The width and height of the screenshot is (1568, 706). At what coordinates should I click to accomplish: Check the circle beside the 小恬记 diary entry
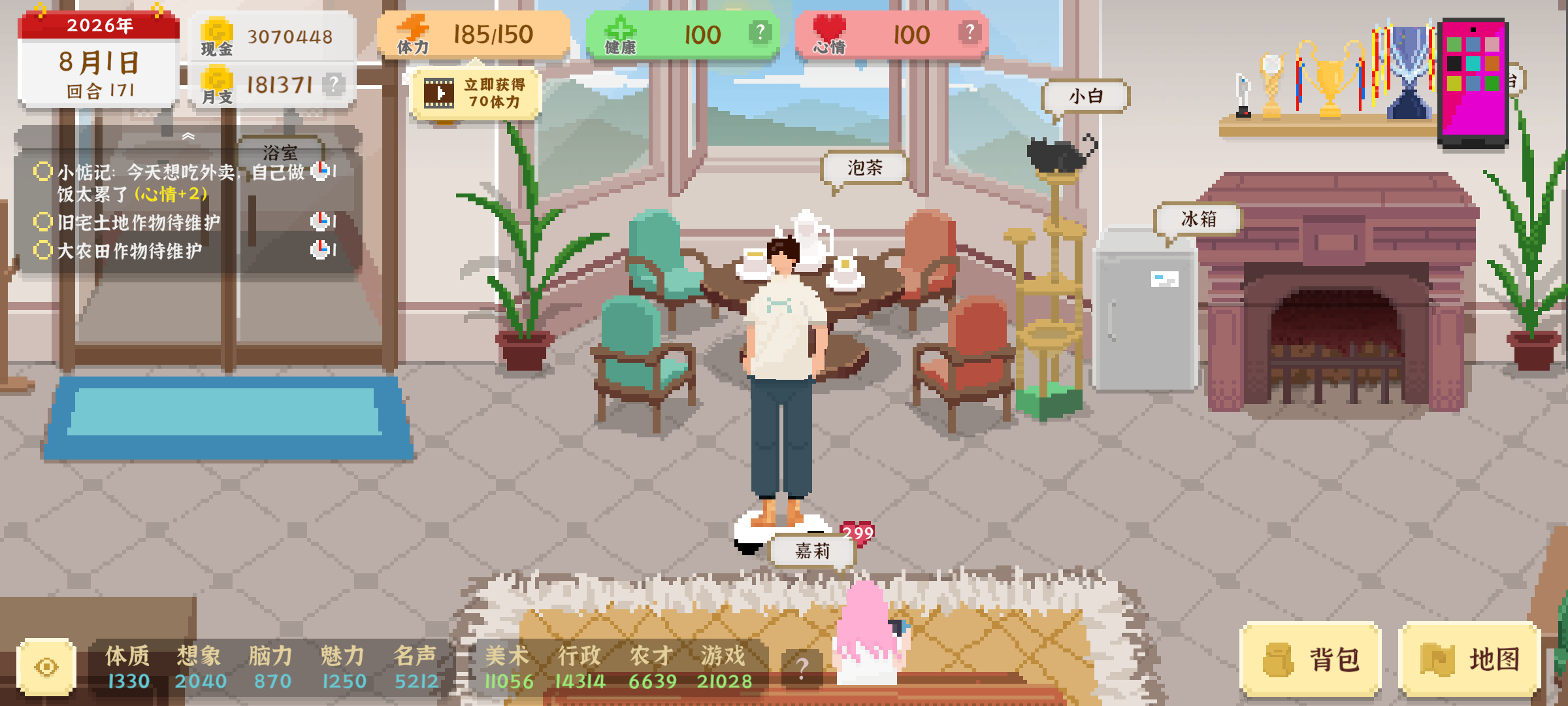click(42, 170)
